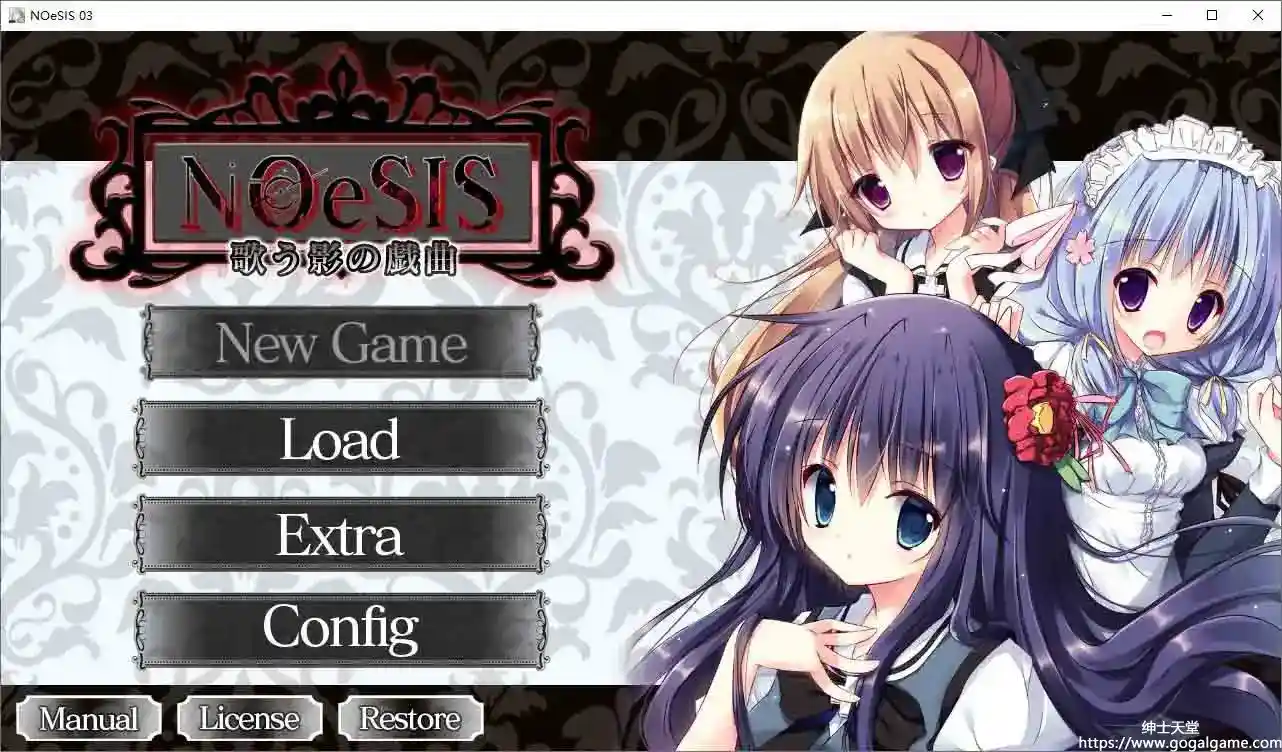
Task: View the License information
Action: click(x=248, y=718)
